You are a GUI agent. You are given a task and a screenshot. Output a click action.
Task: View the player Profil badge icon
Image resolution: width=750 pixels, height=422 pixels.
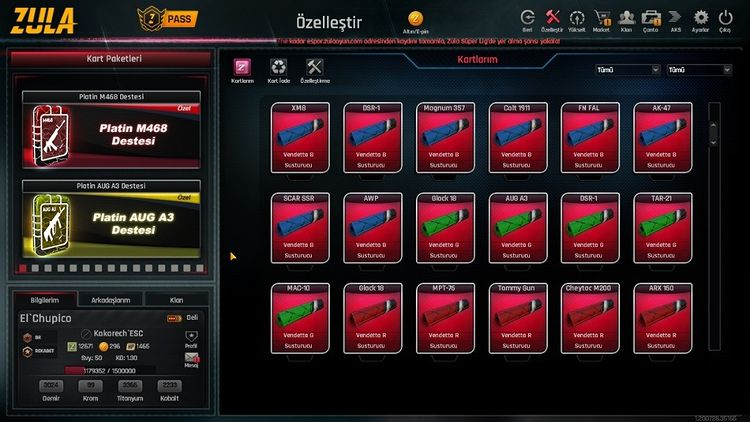[192, 342]
